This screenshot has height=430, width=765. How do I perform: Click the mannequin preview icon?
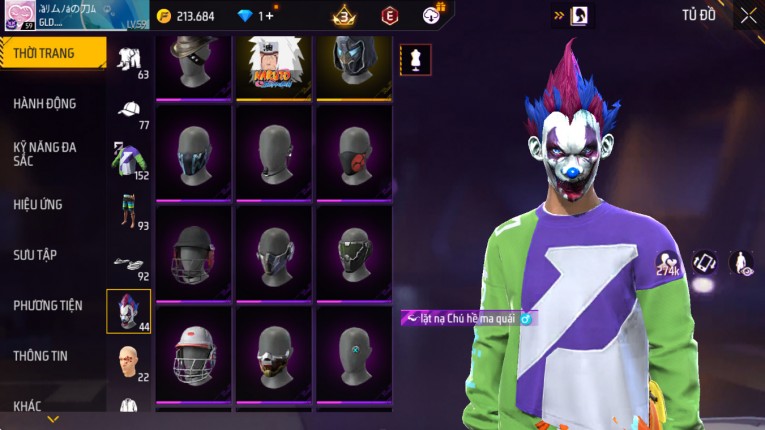(x=416, y=58)
